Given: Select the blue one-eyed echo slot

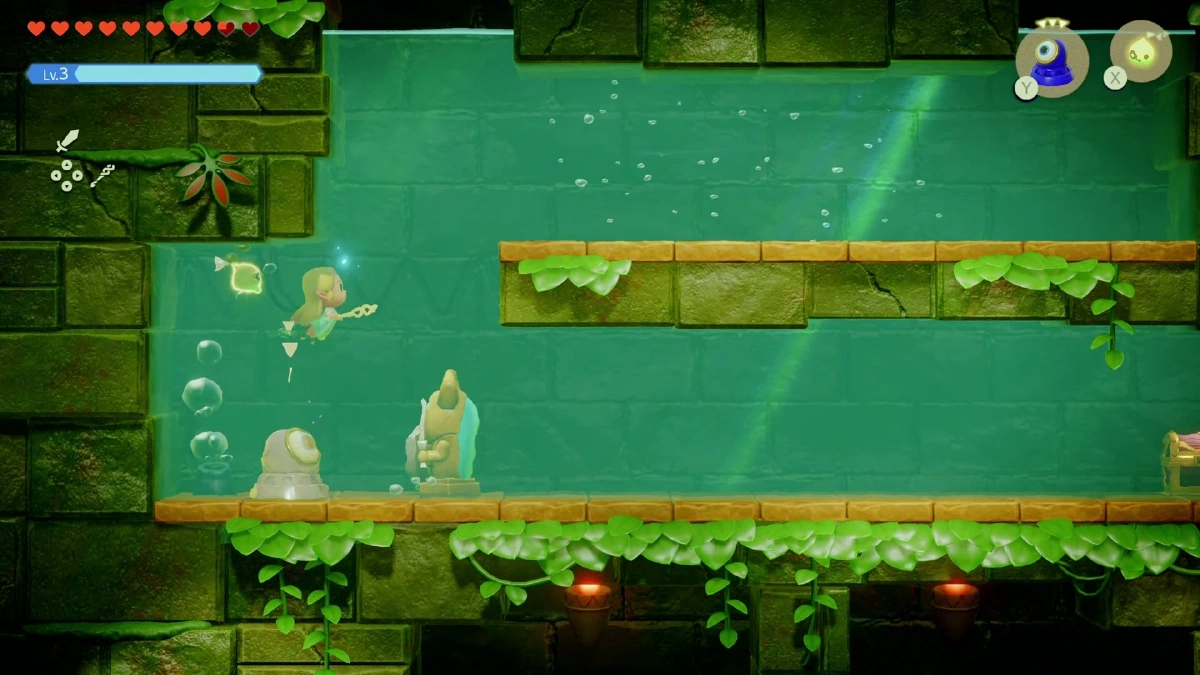Looking at the screenshot, I should click(x=1052, y=60).
